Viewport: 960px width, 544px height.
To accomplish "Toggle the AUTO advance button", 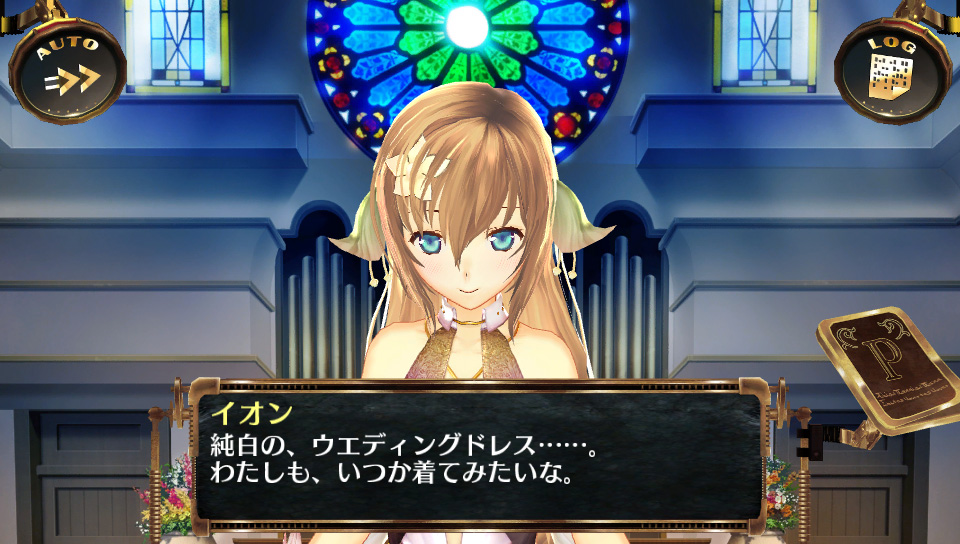I will 67,70.
